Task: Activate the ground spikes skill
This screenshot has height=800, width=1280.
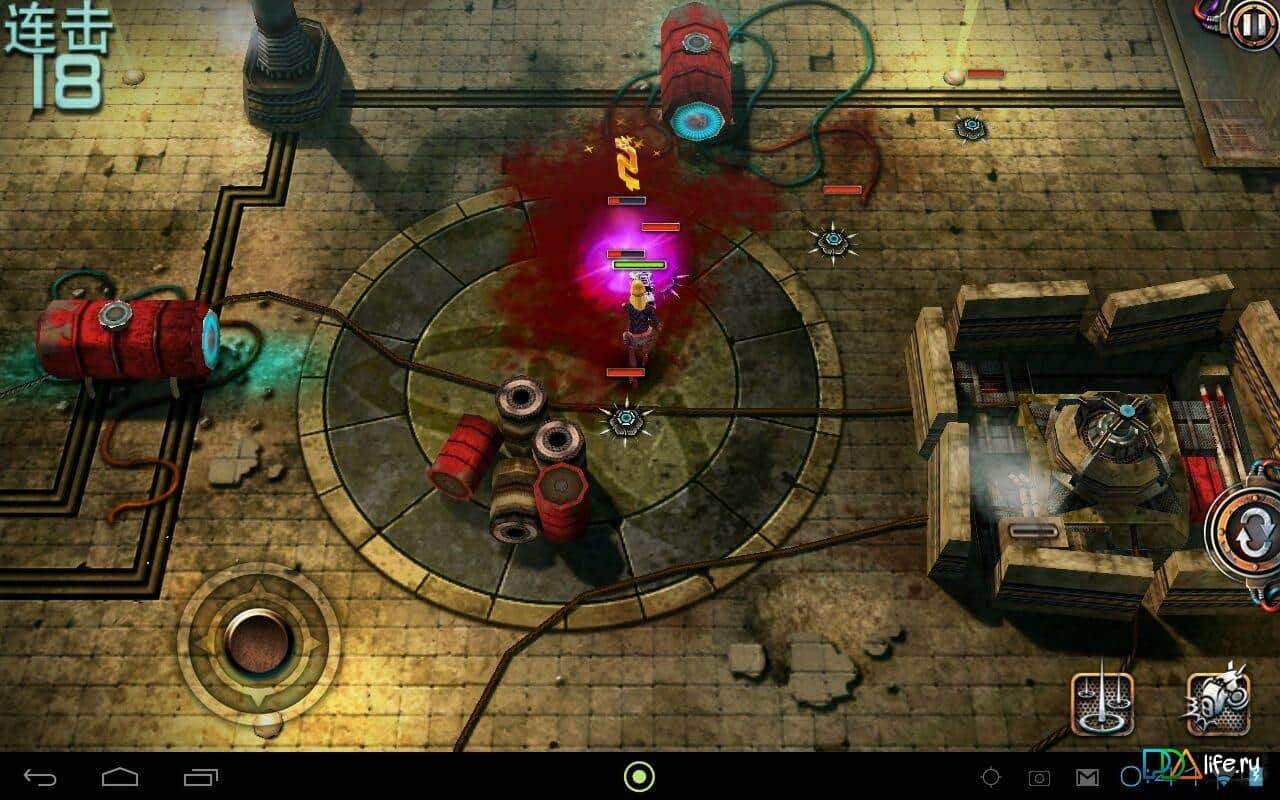Action: tap(1102, 703)
